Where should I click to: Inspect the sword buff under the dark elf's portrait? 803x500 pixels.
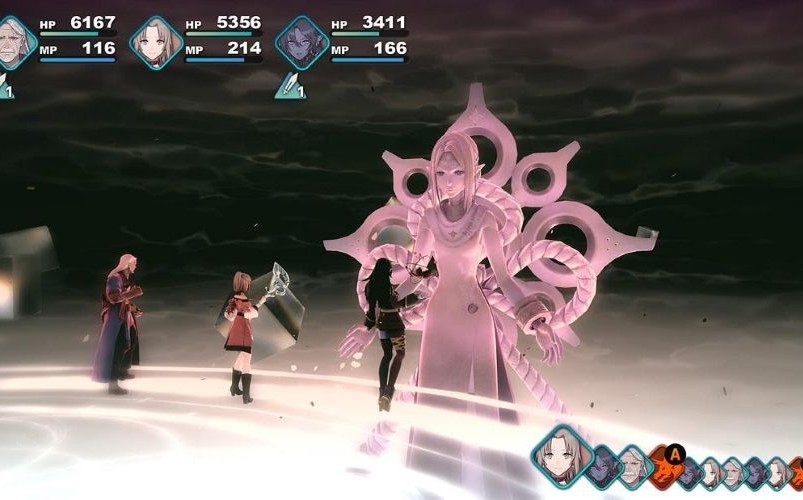289,86
